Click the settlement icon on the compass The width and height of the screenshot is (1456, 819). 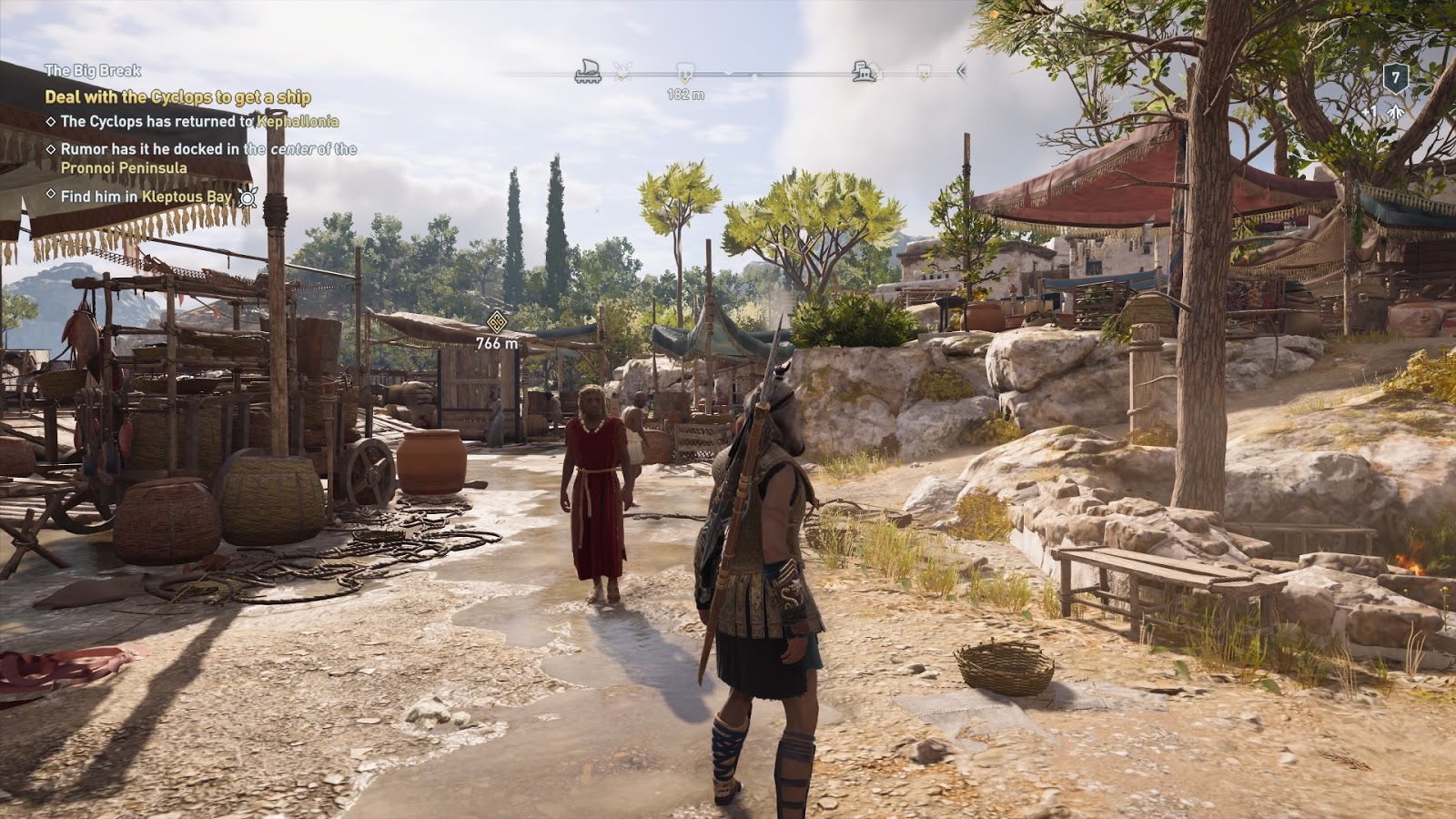[863, 70]
